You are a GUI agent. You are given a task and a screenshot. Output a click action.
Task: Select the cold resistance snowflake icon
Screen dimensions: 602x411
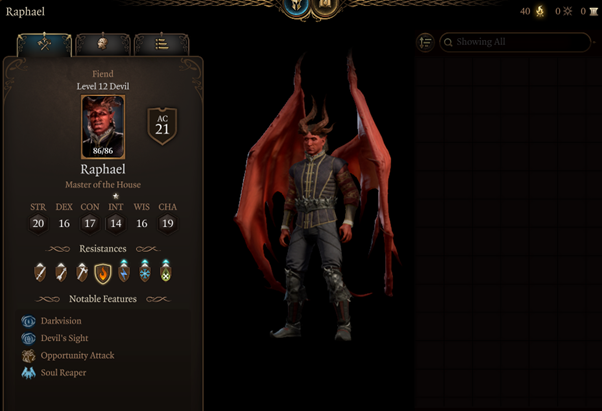coord(145,271)
